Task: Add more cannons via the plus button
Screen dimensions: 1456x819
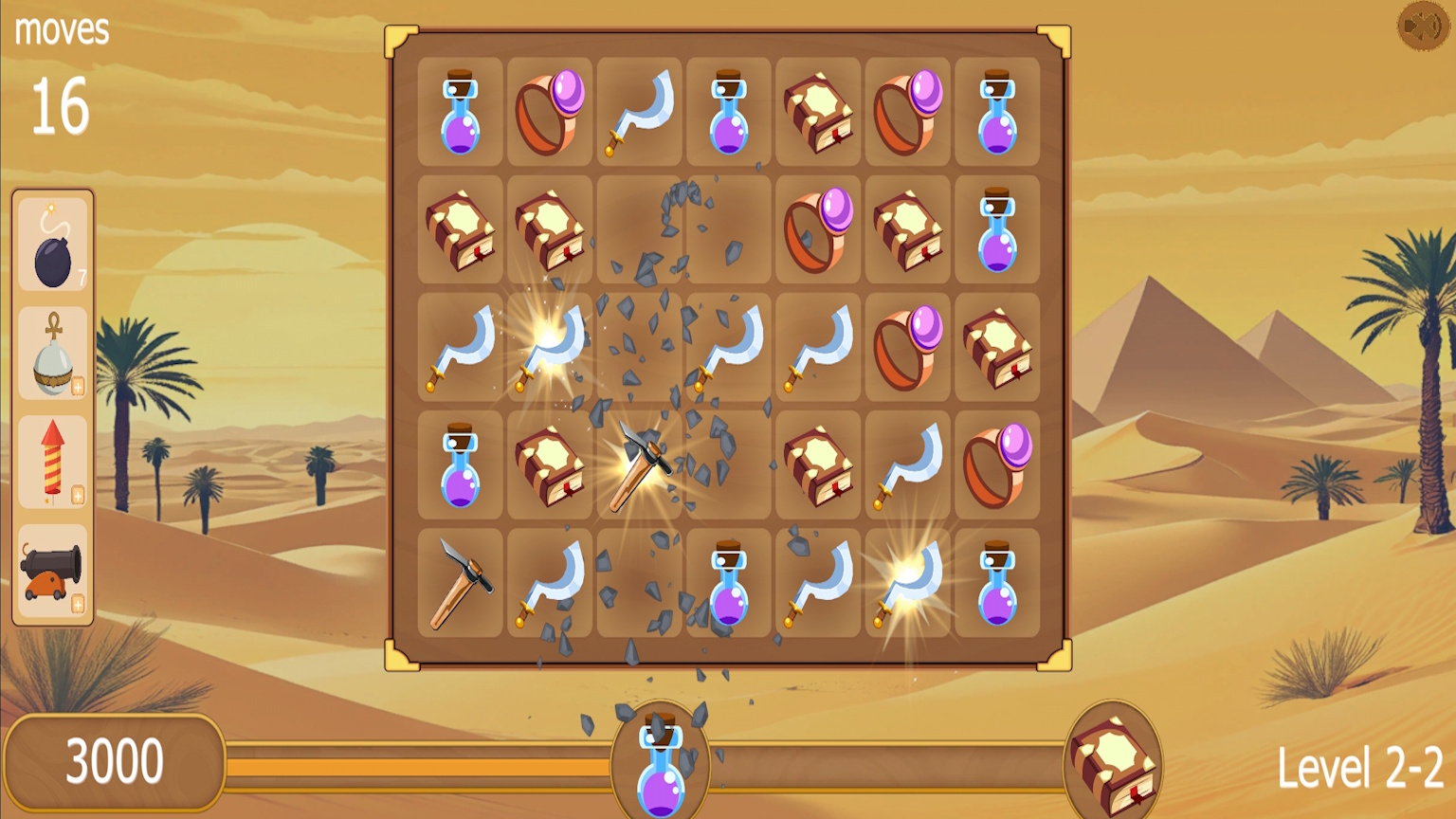Action: click(x=78, y=603)
